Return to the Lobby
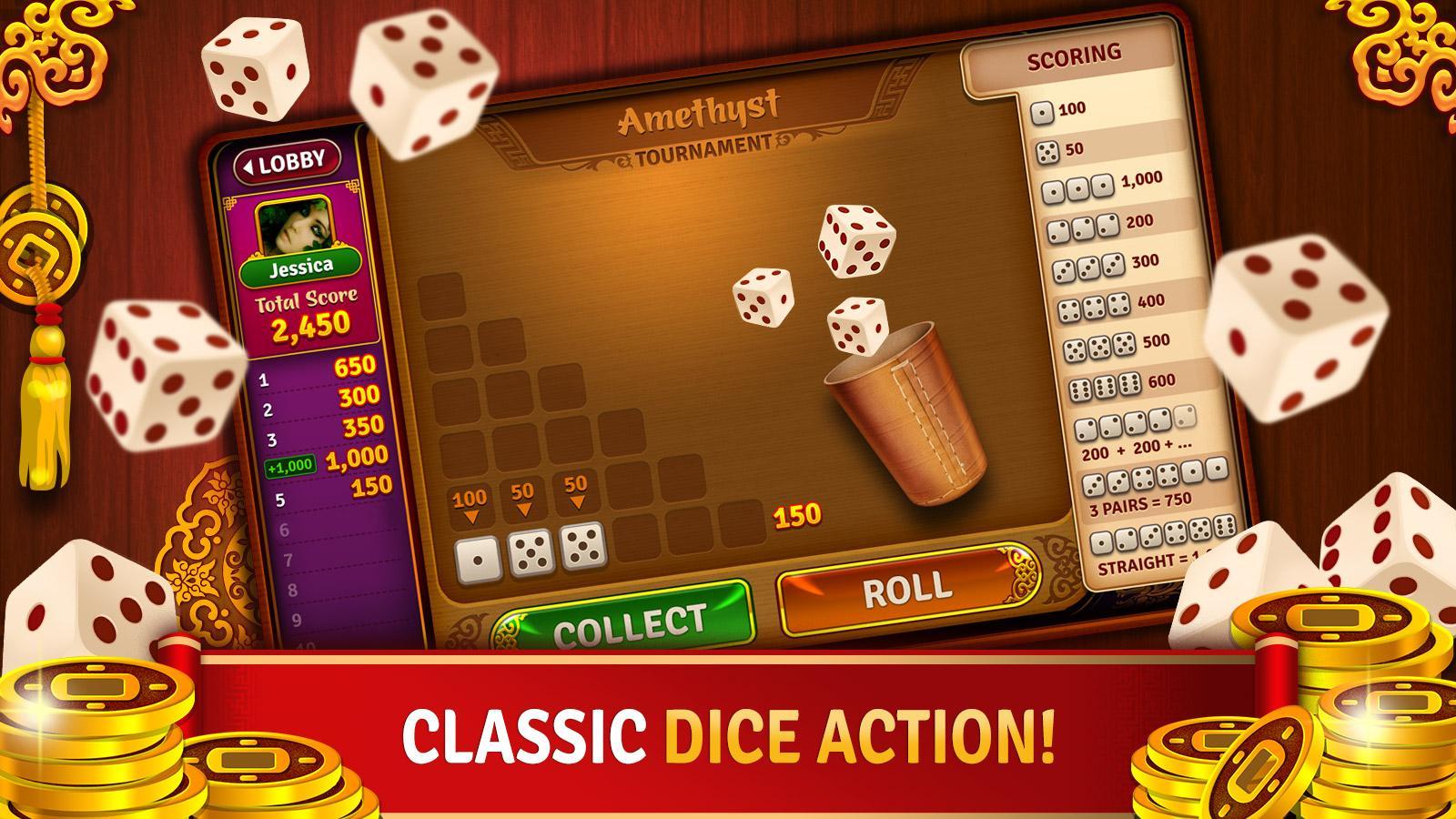The image size is (1456, 819). click(287, 164)
